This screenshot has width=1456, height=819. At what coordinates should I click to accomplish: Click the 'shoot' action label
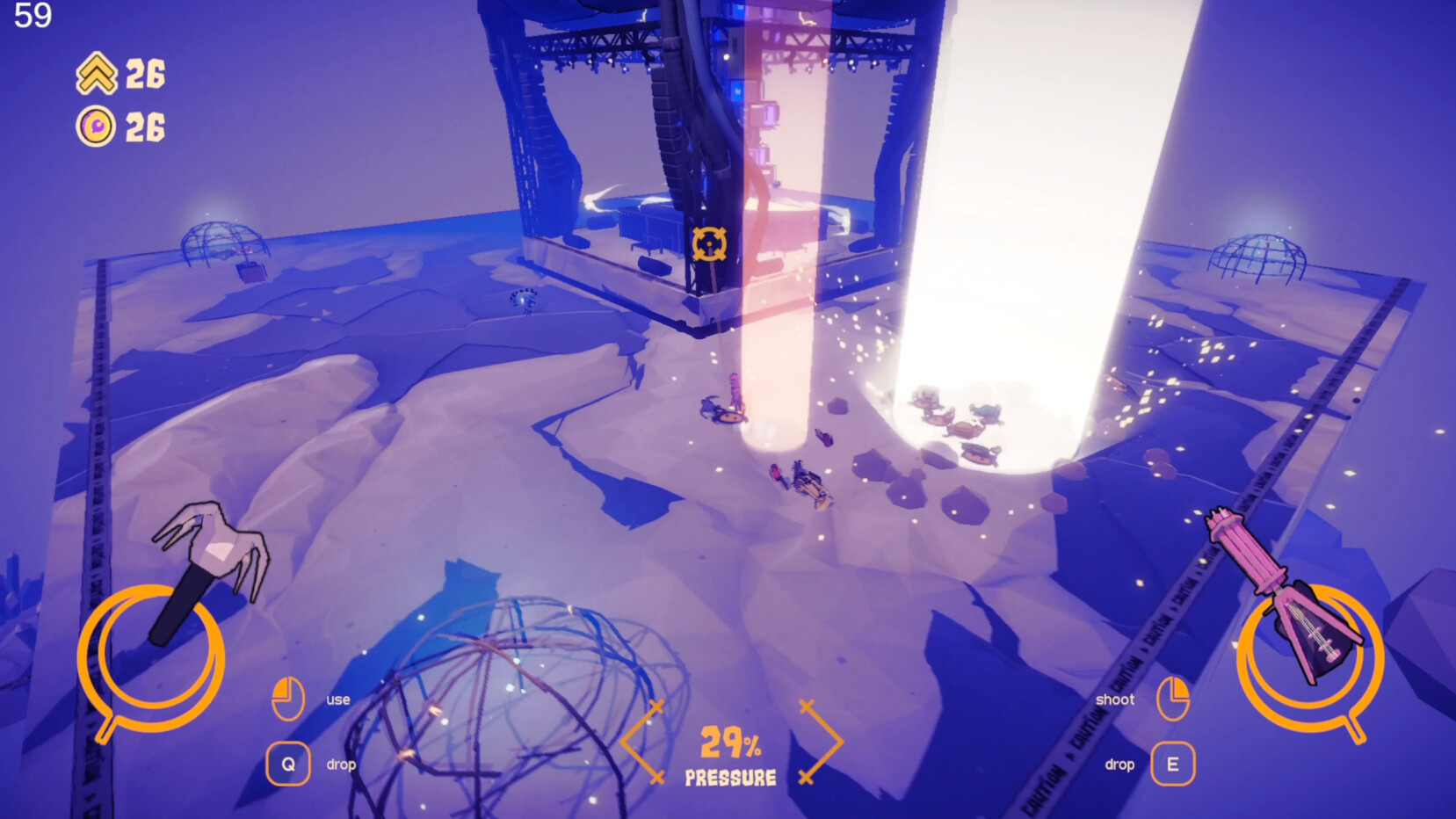[1116, 699]
